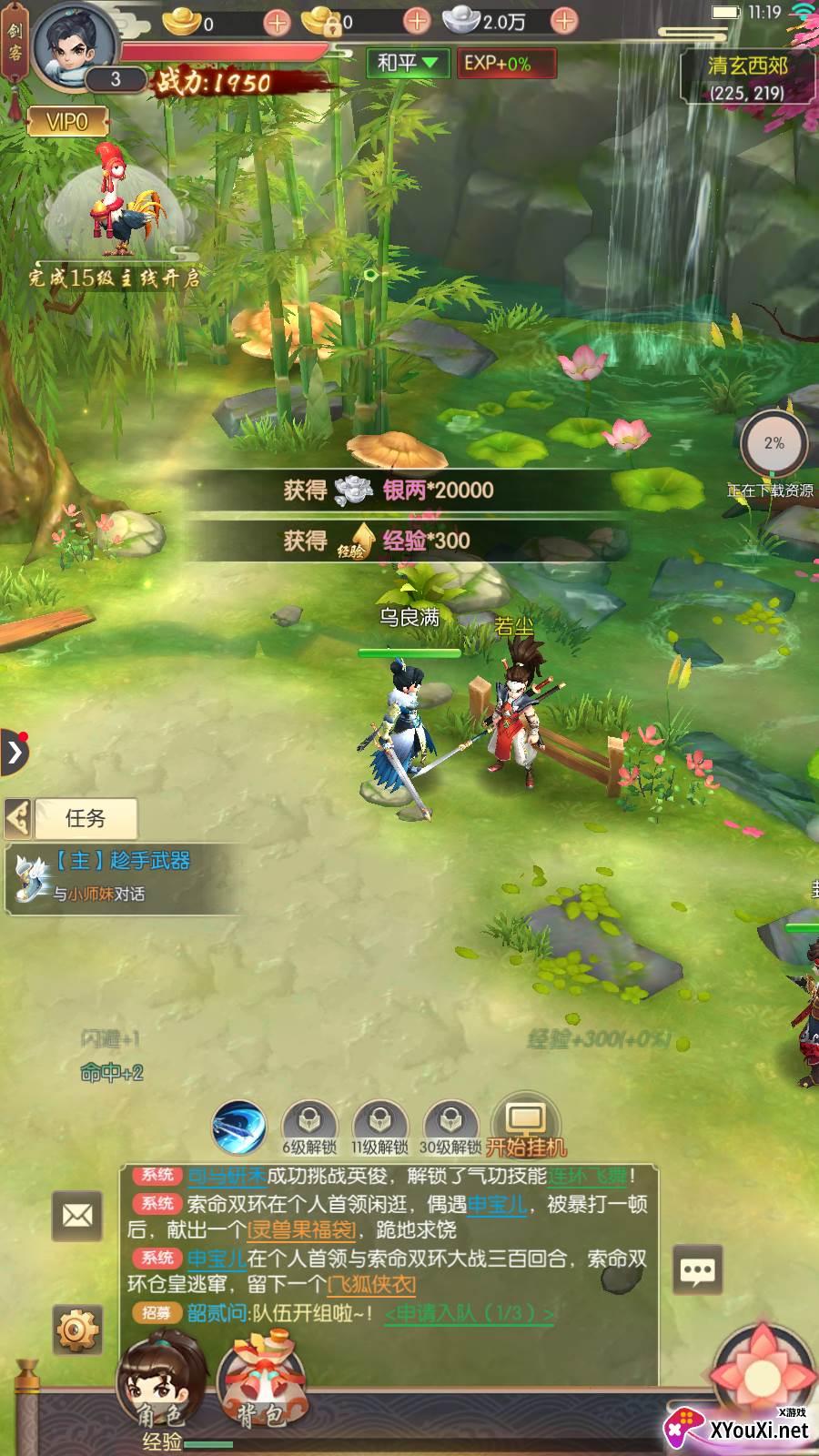
Task: Open the chat speech bubble button
Action: [698, 1270]
